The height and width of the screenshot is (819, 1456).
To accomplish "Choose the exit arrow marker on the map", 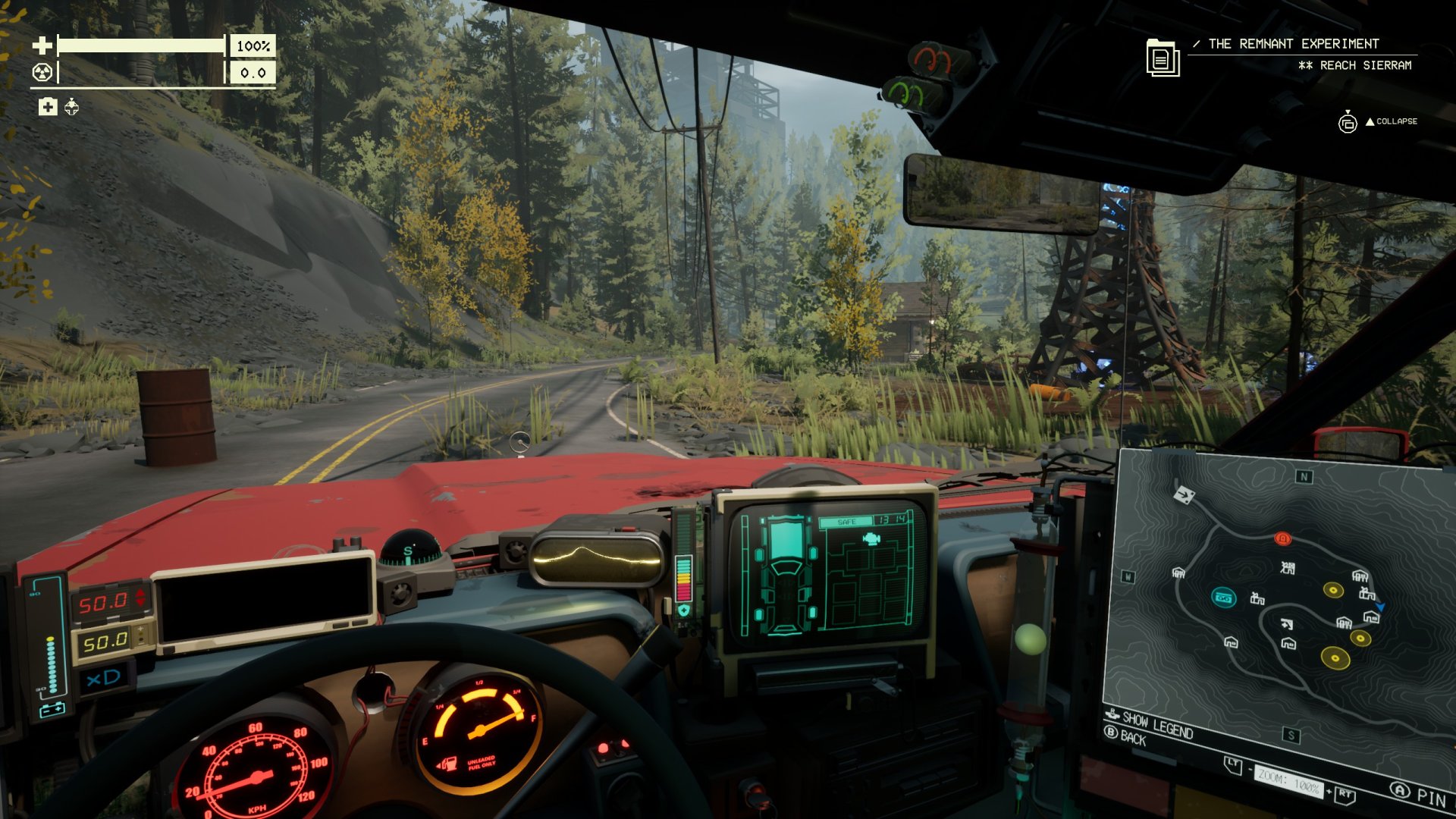I will (x=1184, y=494).
